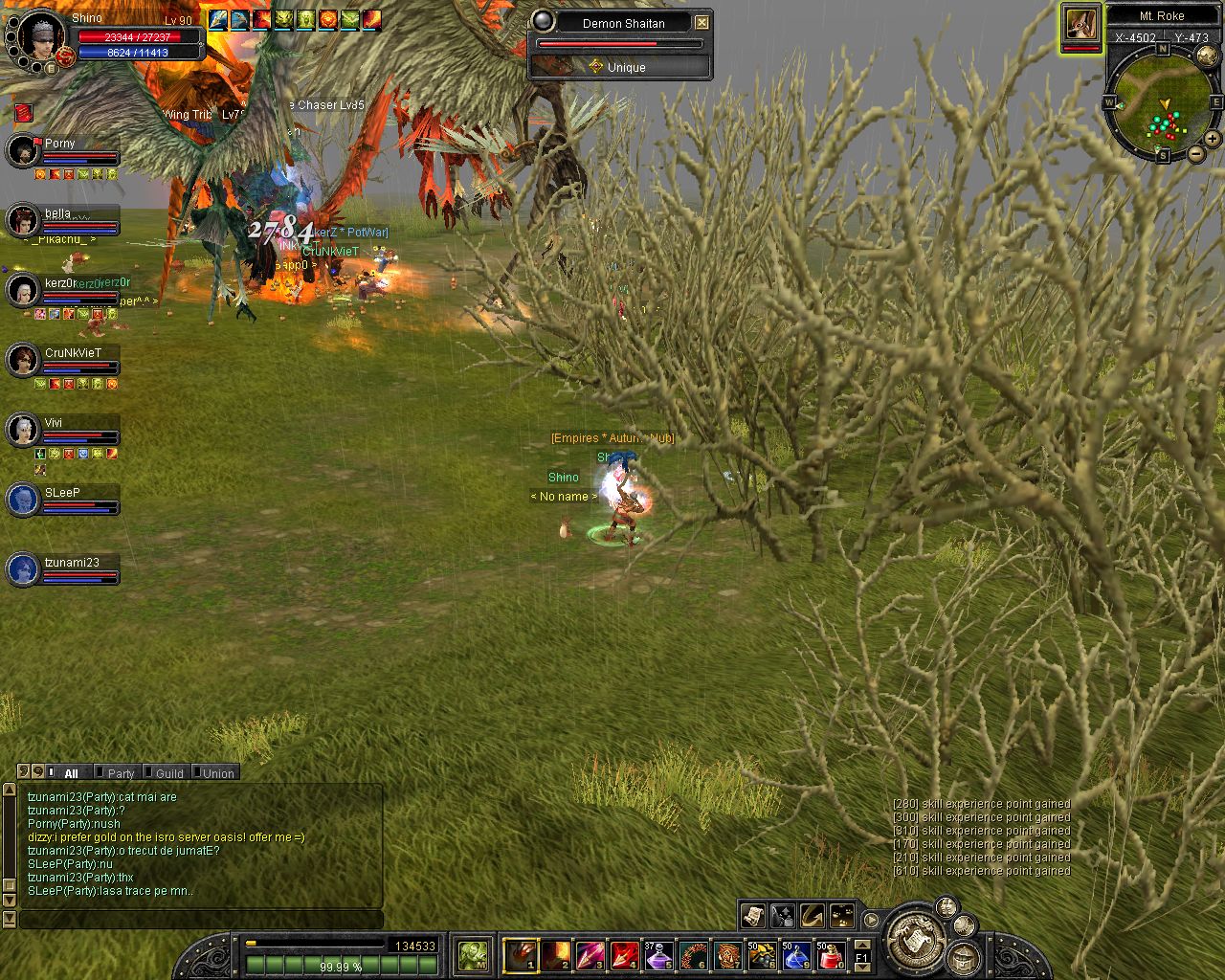Switch to the Union chat tab

point(218,773)
